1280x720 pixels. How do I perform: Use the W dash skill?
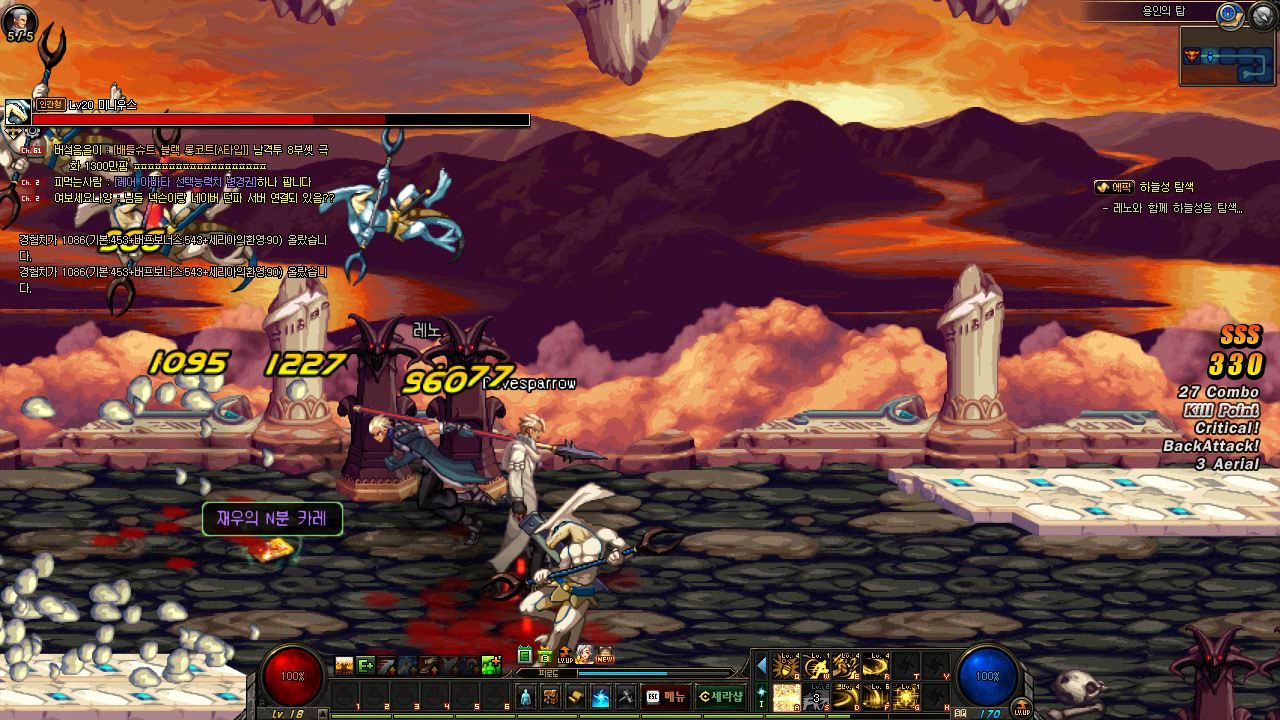[816, 666]
